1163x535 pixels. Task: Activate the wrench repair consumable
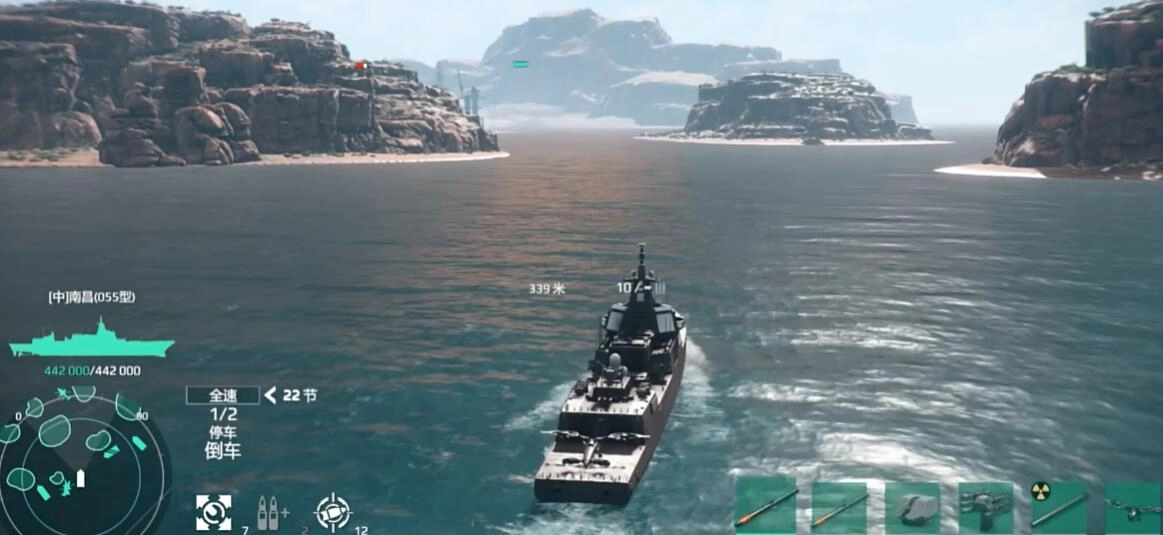213,511
